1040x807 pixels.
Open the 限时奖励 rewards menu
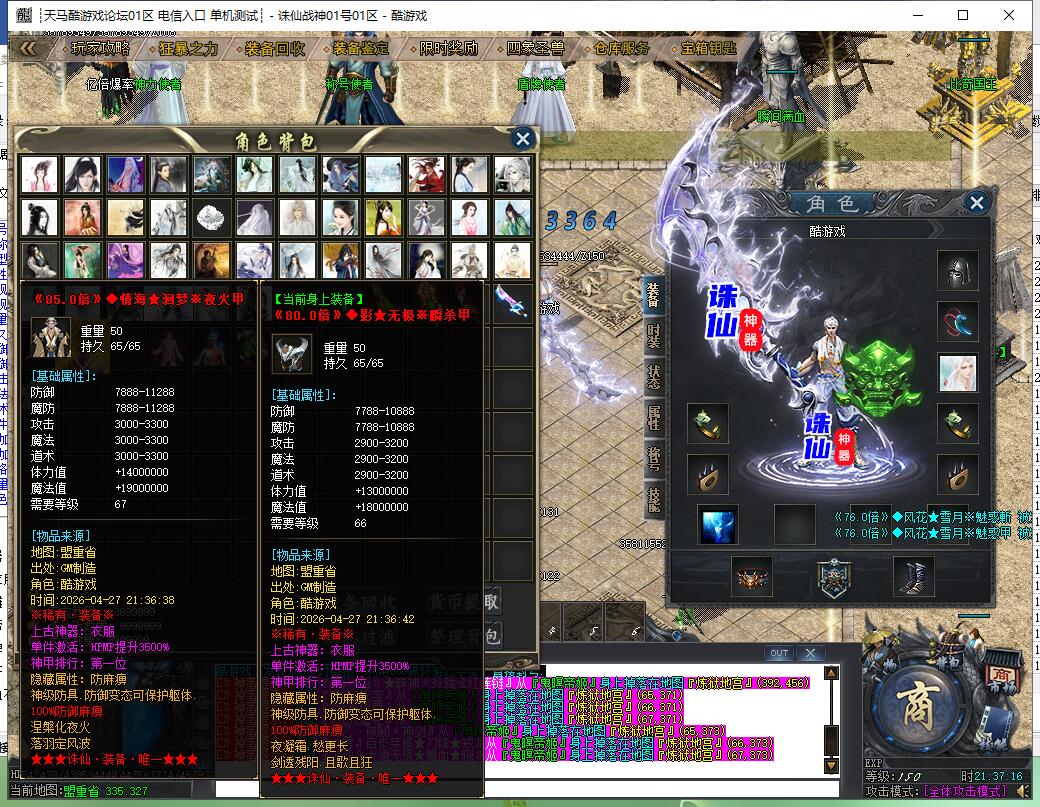[448, 48]
